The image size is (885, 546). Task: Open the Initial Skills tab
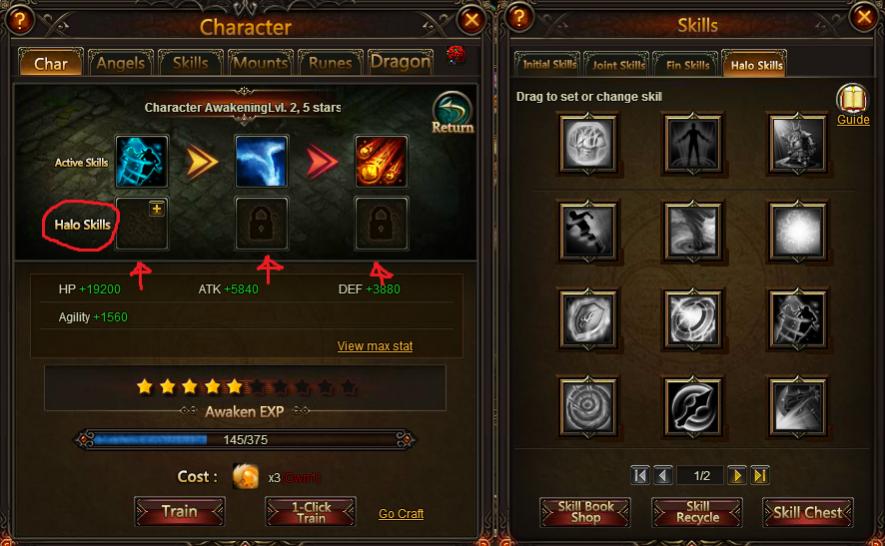pos(548,66)
